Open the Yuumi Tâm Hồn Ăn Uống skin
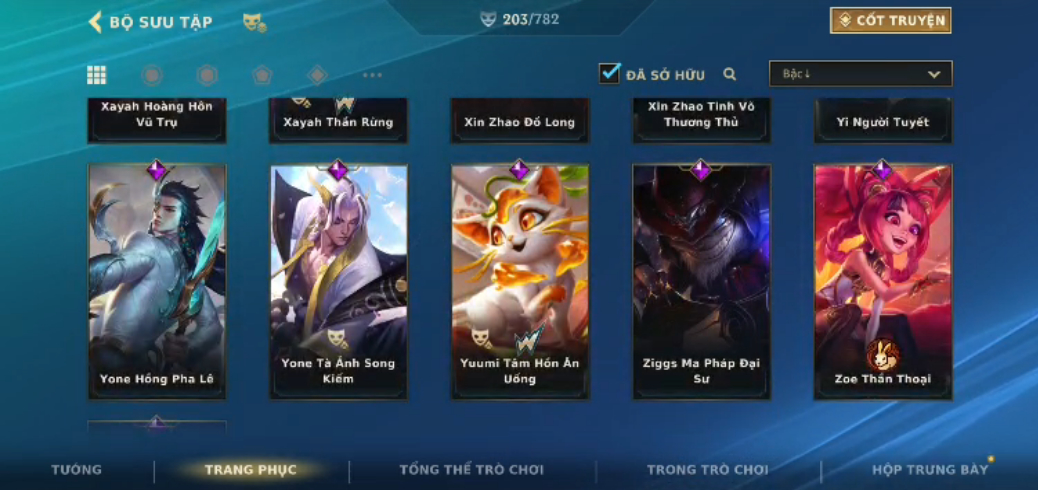This screenshot has width=1038, height=490. (x=519, y=281)
